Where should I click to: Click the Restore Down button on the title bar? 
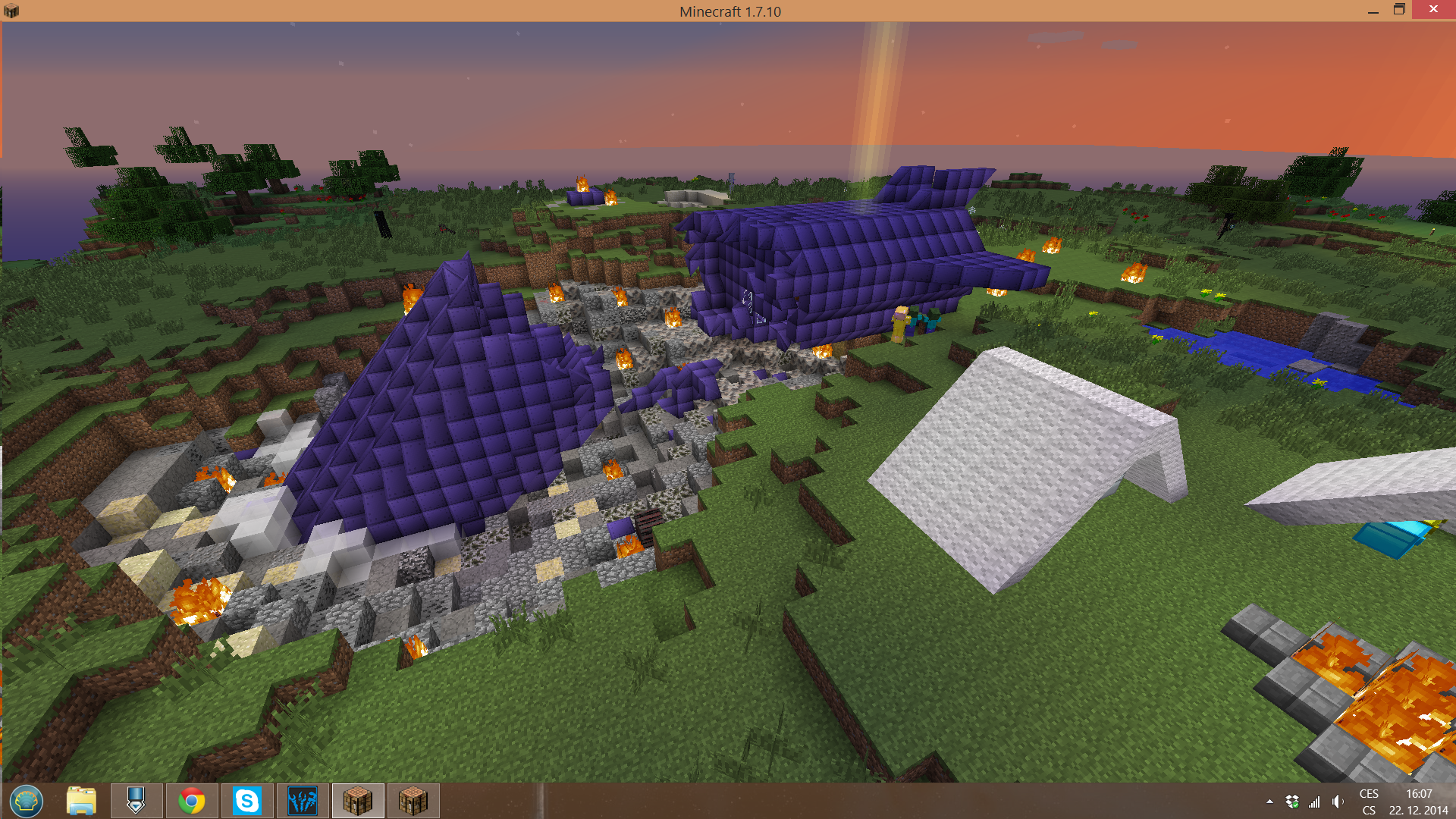[x=1399, y=11]
